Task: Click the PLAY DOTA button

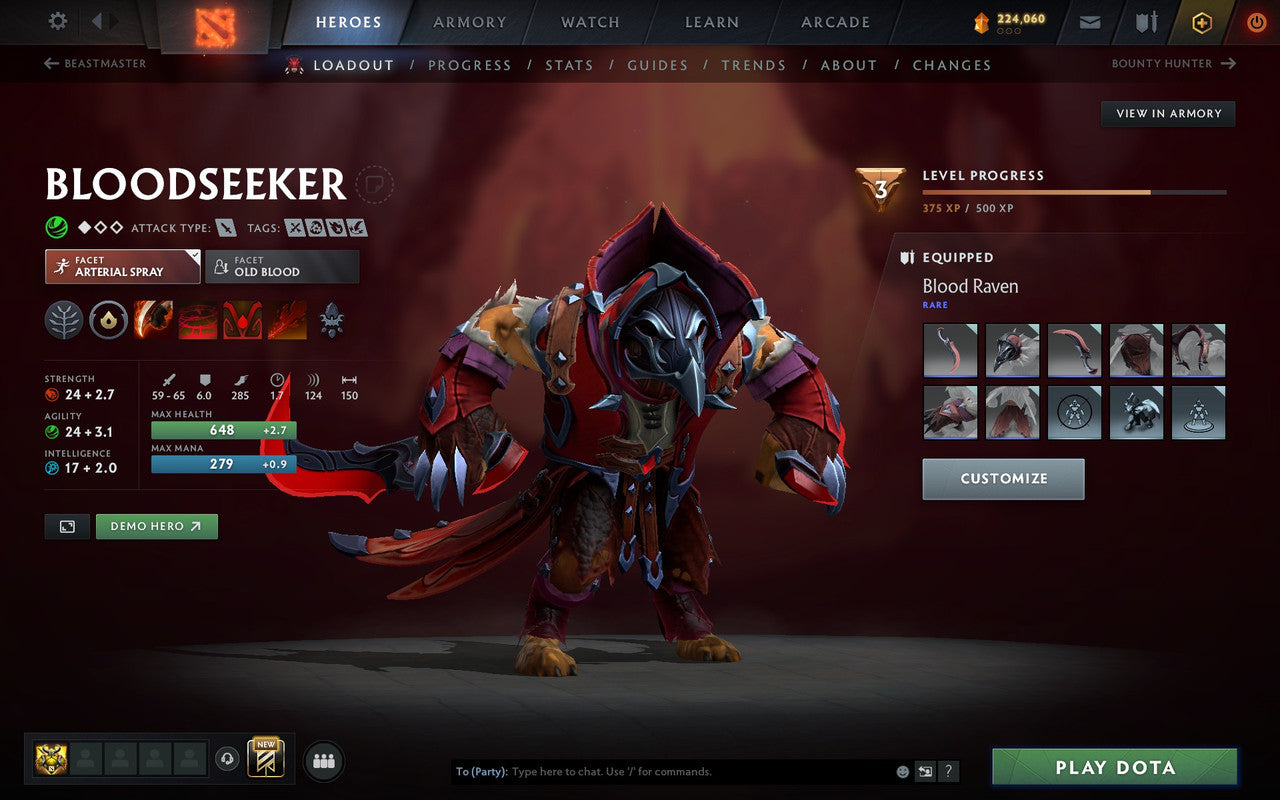Action: 1113,767
